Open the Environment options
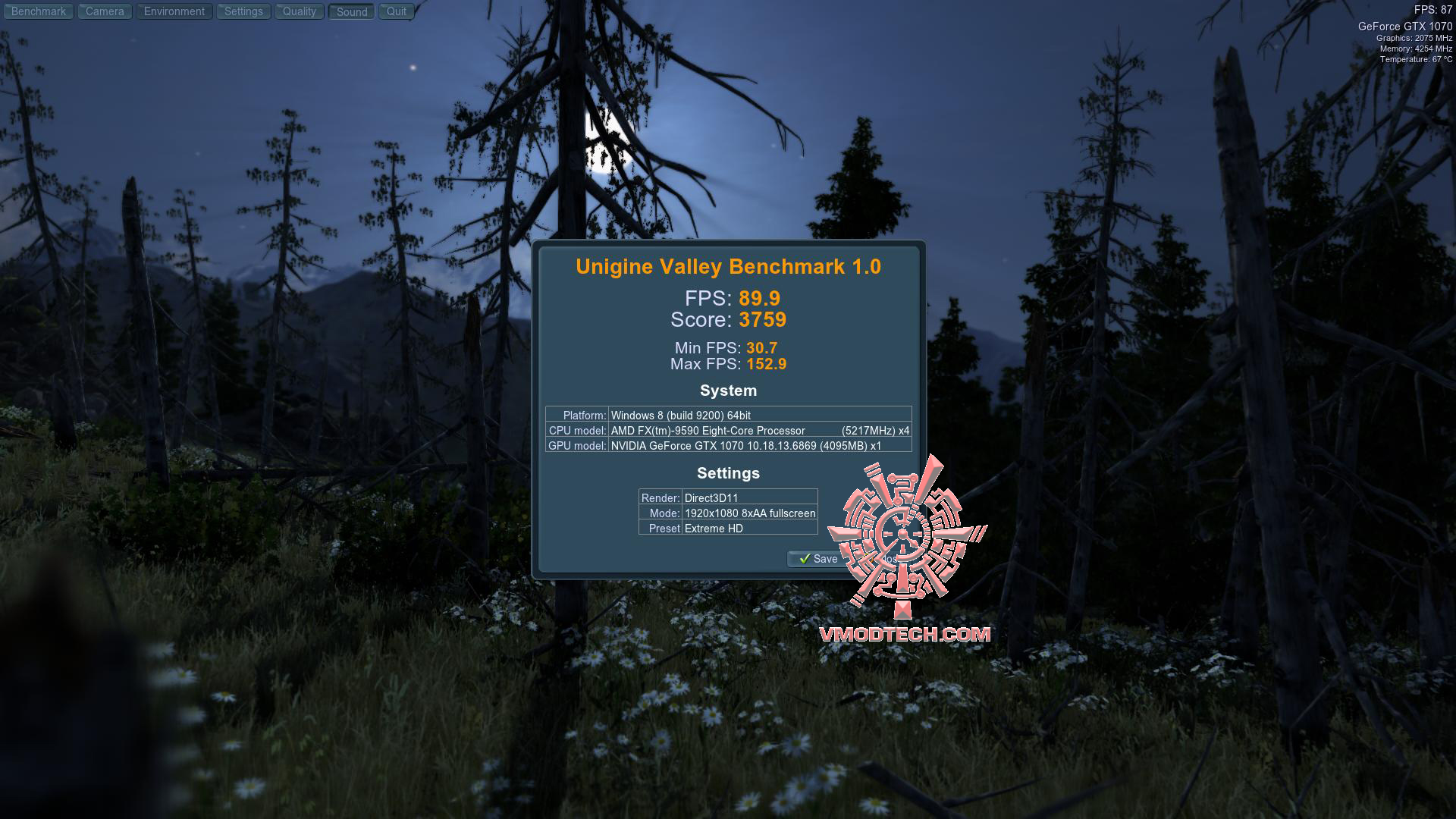 [x=174, y=11]
